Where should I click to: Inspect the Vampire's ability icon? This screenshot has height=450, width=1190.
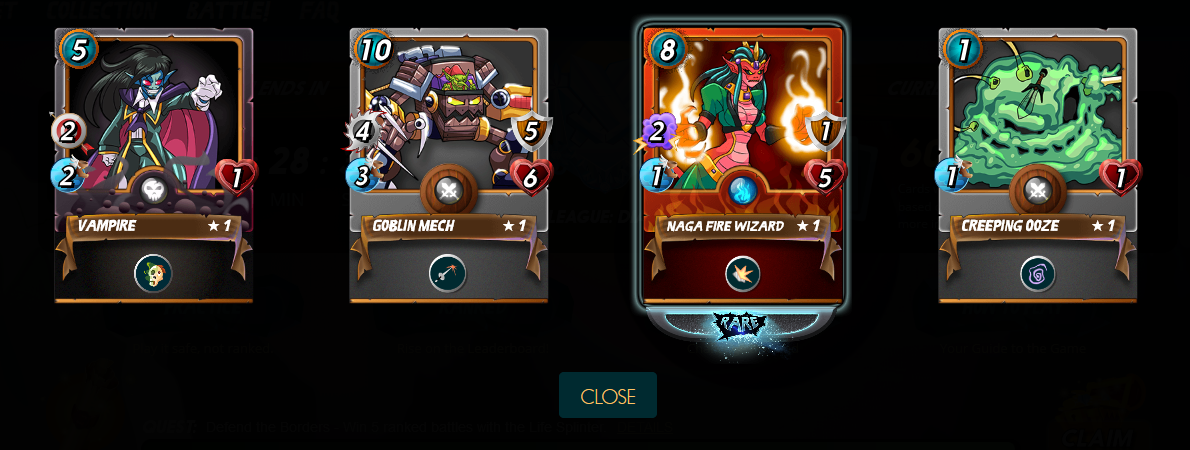pos(153,273)
